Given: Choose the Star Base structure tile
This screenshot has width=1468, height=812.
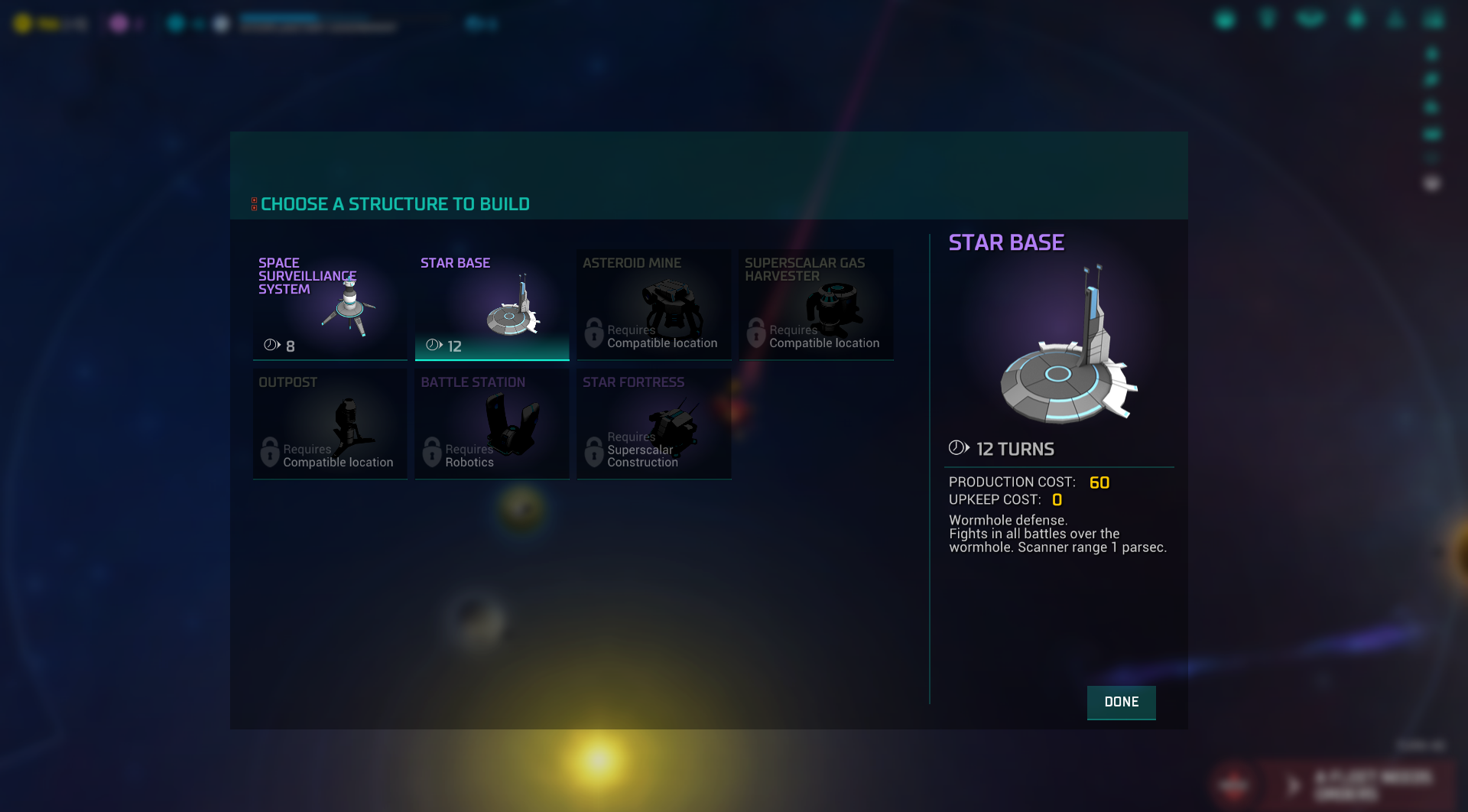Looking at the screenshot, I should coord(492,304).
